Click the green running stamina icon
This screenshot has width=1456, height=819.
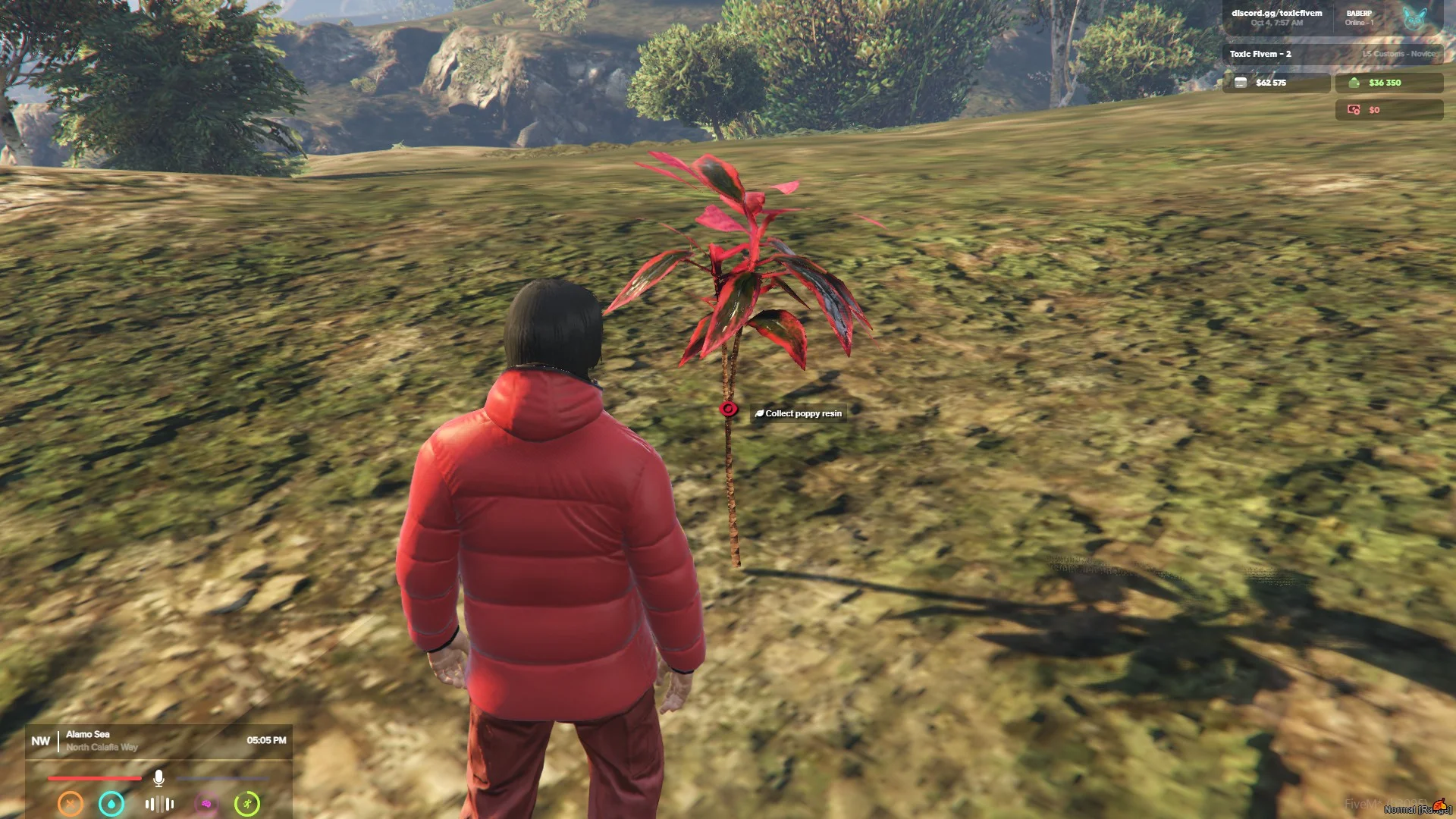(x=247, y=804)
